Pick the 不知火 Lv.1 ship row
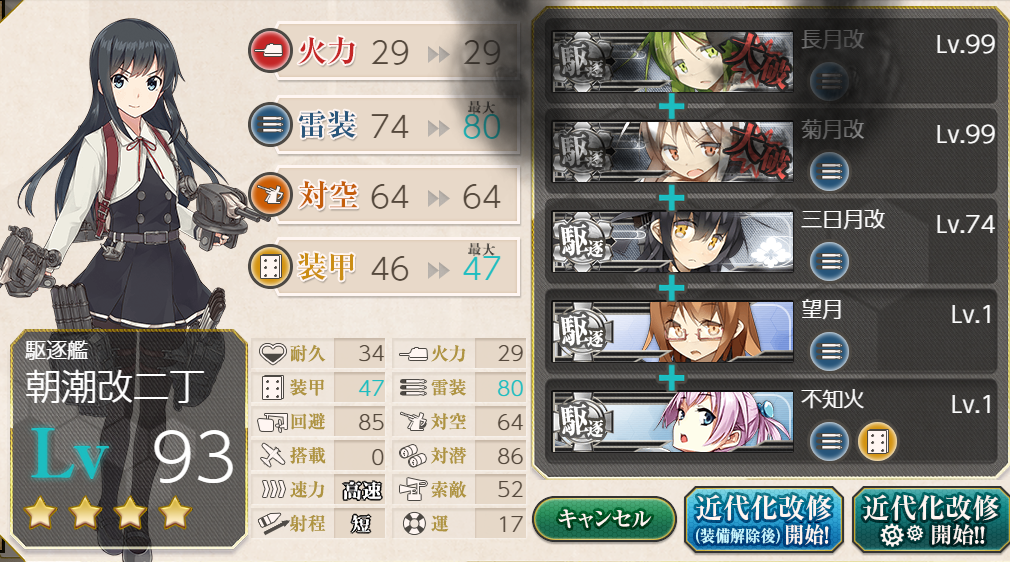Screen dimensions: 1010x562 (770, 422)
